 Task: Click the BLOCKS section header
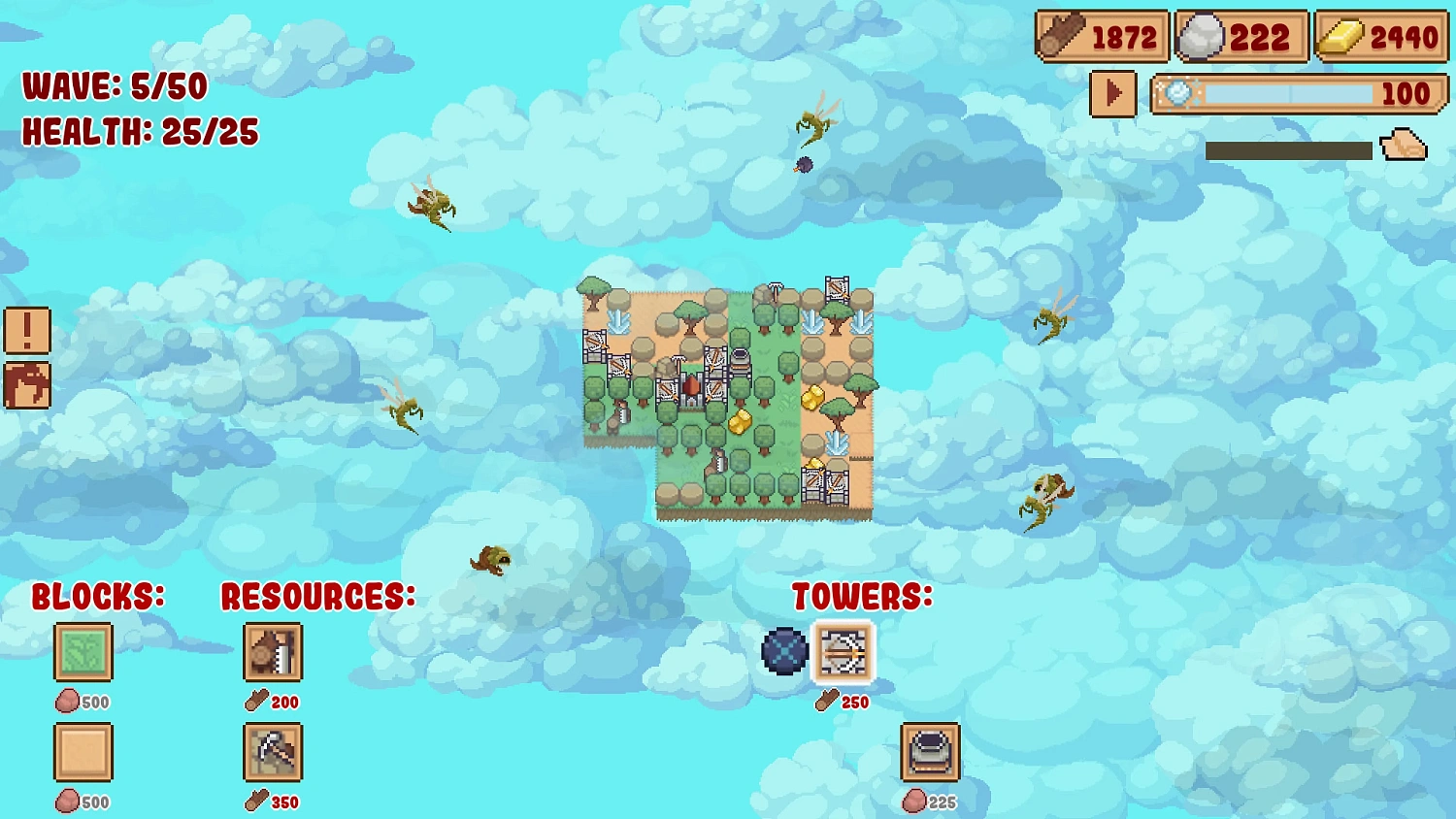pyautogui.click(x=97, y=596)
